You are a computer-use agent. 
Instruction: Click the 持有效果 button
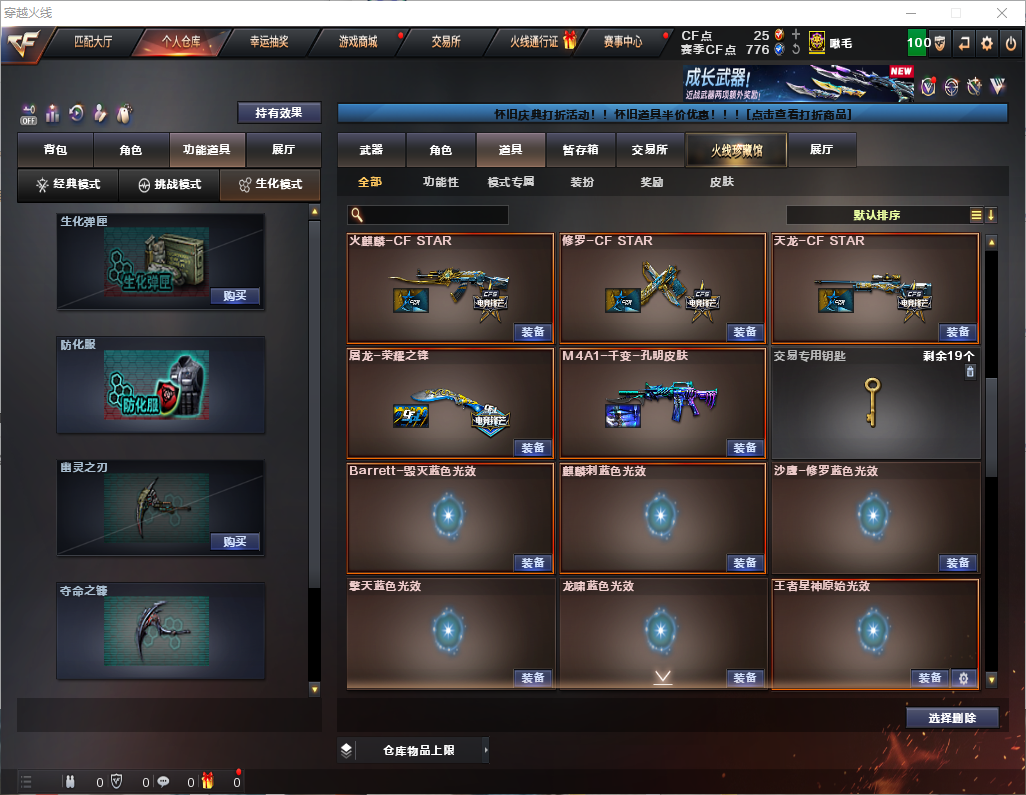(x=279, y=113)
